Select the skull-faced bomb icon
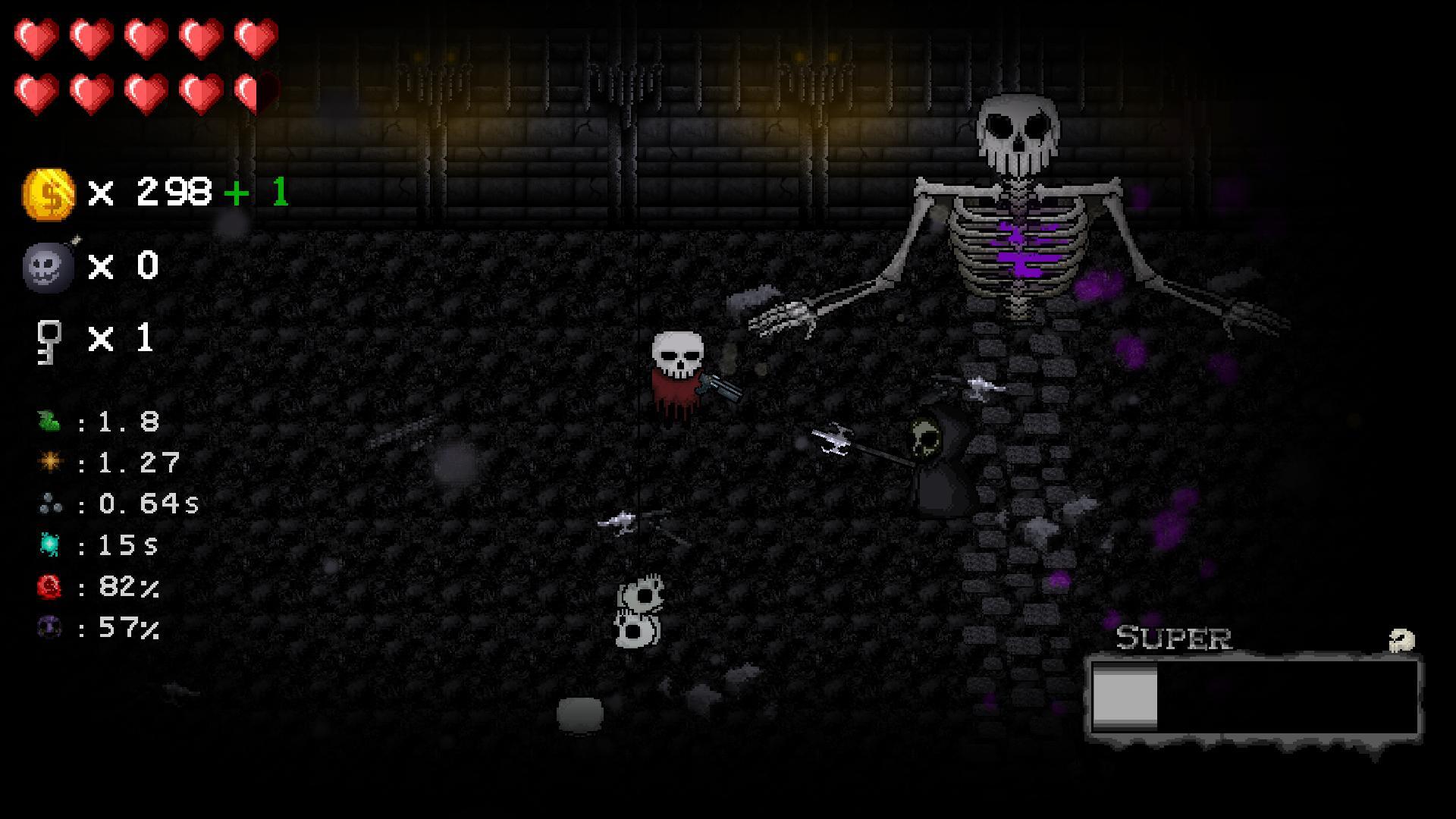 click(48, 267)
